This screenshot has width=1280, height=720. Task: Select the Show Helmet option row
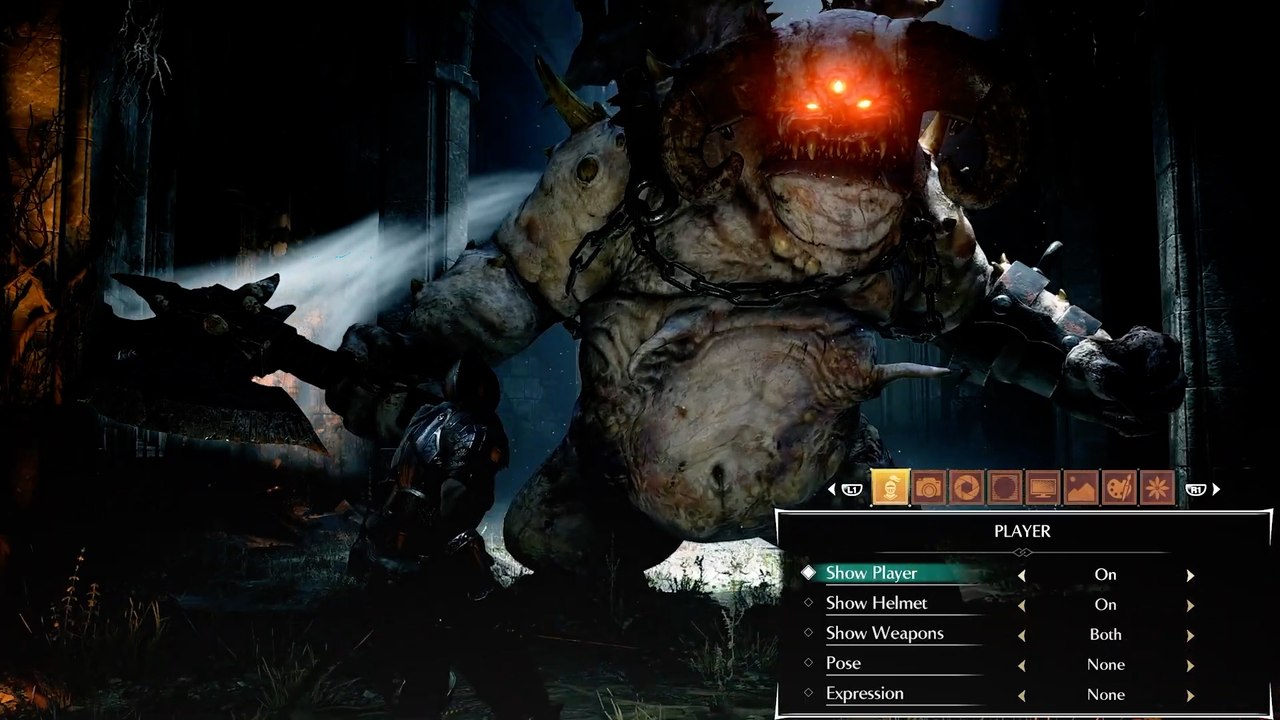pos(876,603)
